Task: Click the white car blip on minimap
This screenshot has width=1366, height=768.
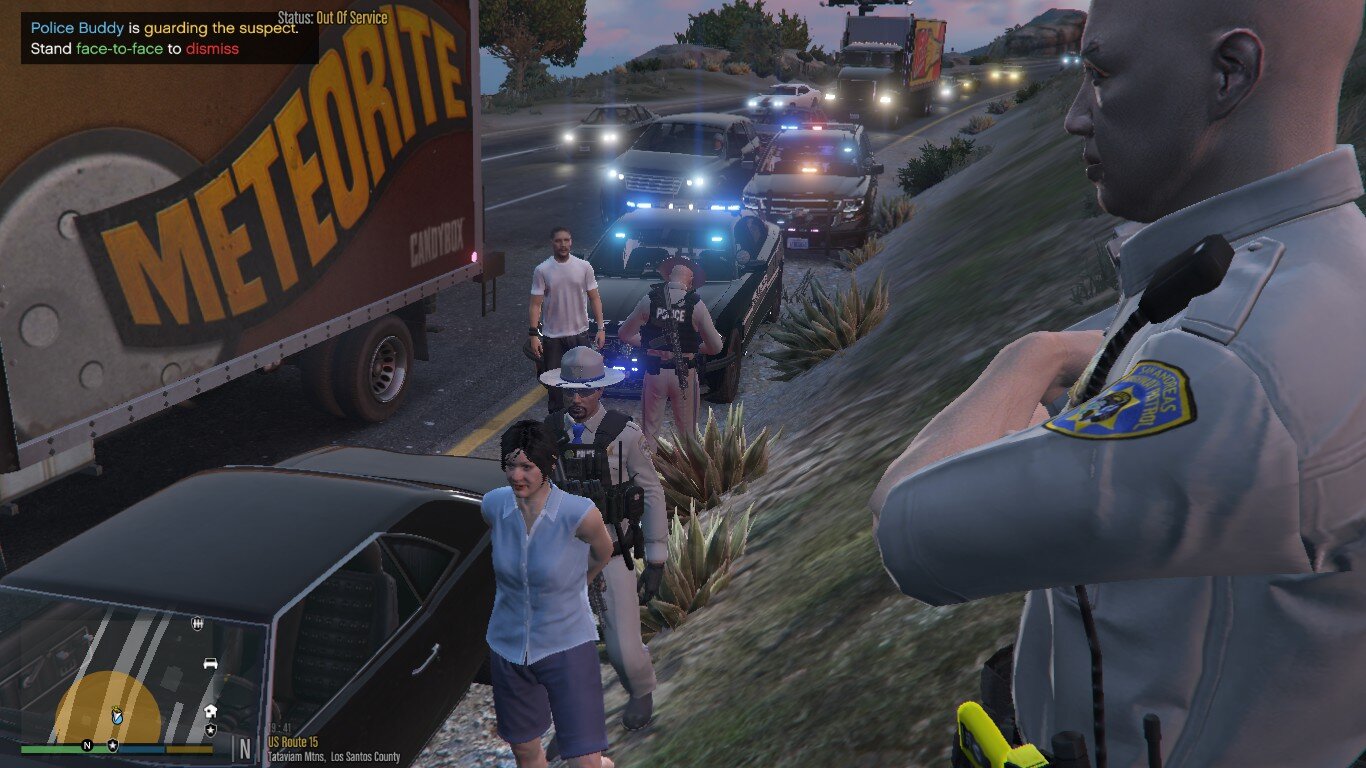Action: point(210,663)
